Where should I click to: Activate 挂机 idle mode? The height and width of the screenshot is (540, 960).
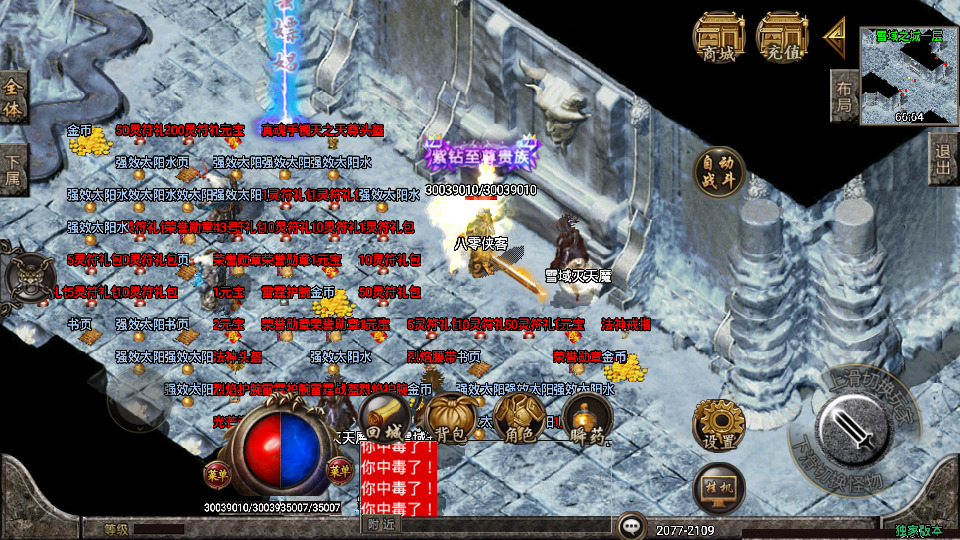719,488
